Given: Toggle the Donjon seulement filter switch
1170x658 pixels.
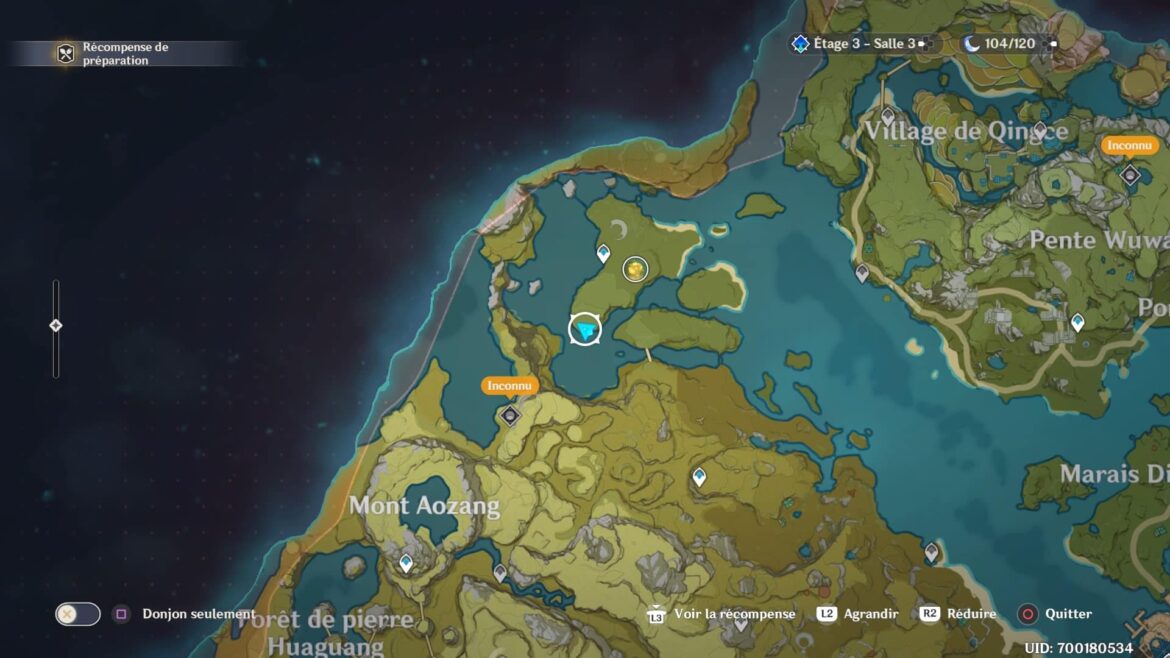Looking at the screenshot, I should click(78, 614).
